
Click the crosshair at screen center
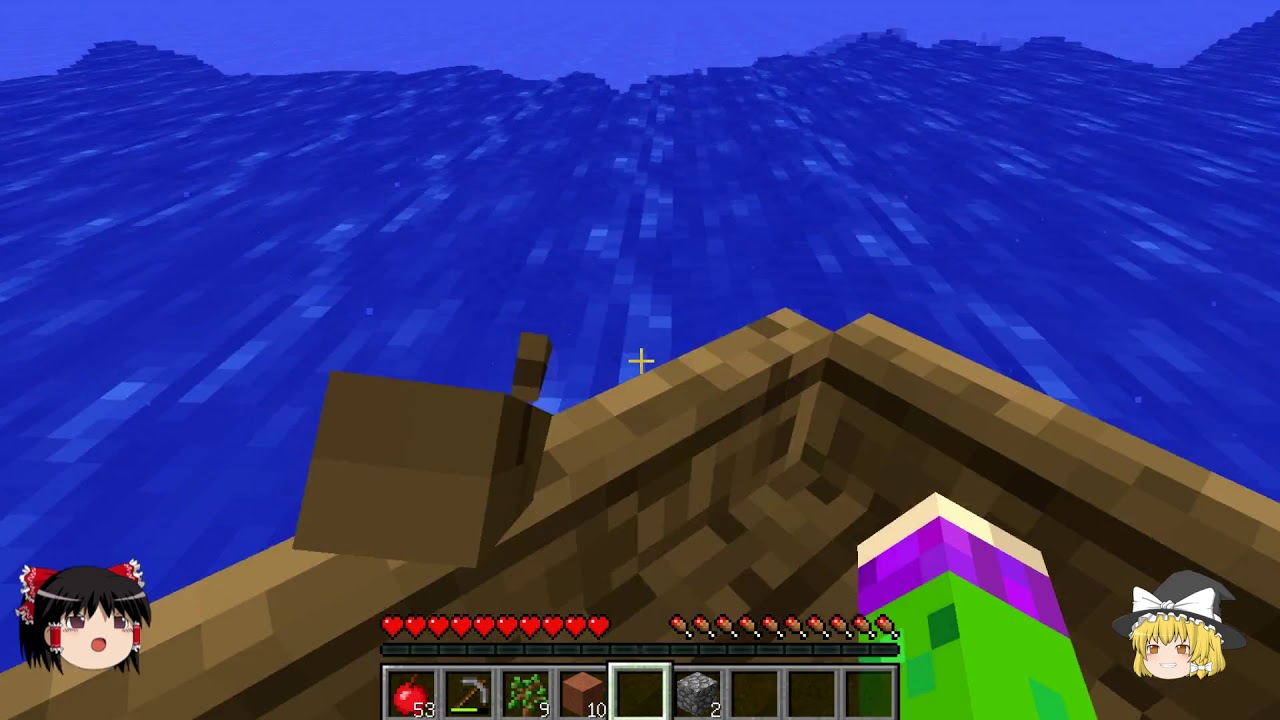[x=640, y=360]
